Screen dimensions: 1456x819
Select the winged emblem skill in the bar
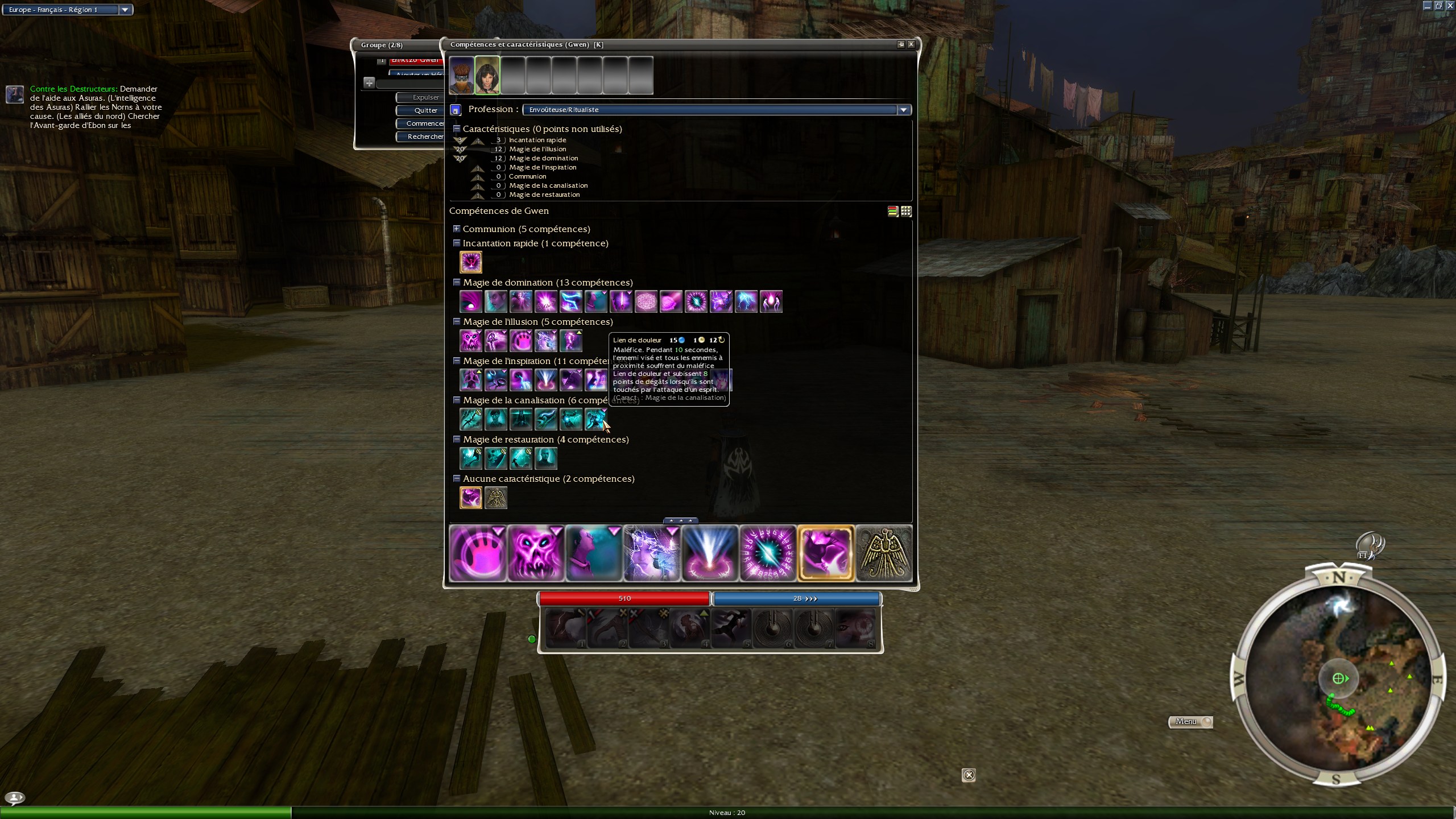coord(884,553)
